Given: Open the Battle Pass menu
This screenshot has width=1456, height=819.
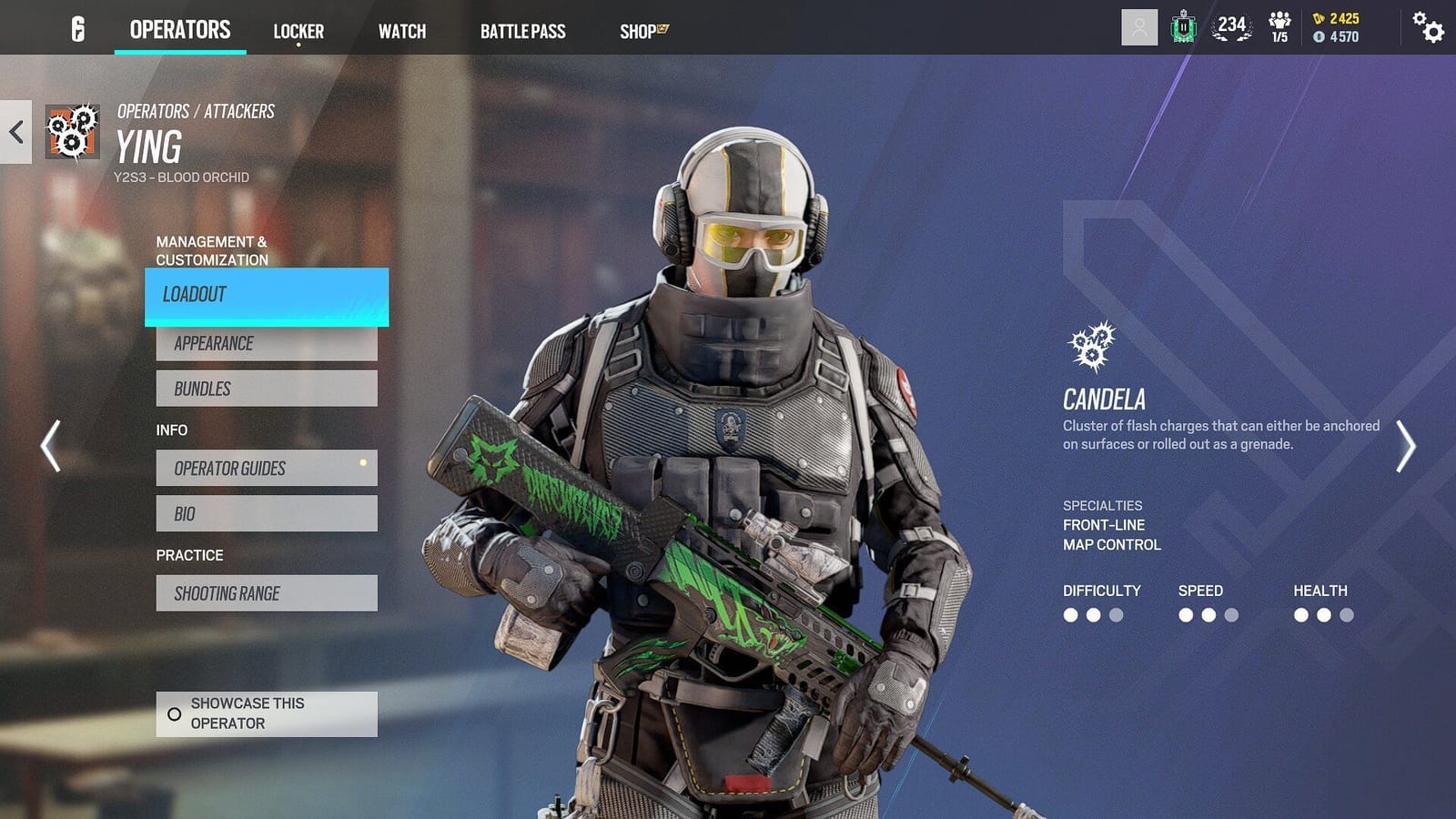Looking at the screenshot, I should tap(523, 31).
